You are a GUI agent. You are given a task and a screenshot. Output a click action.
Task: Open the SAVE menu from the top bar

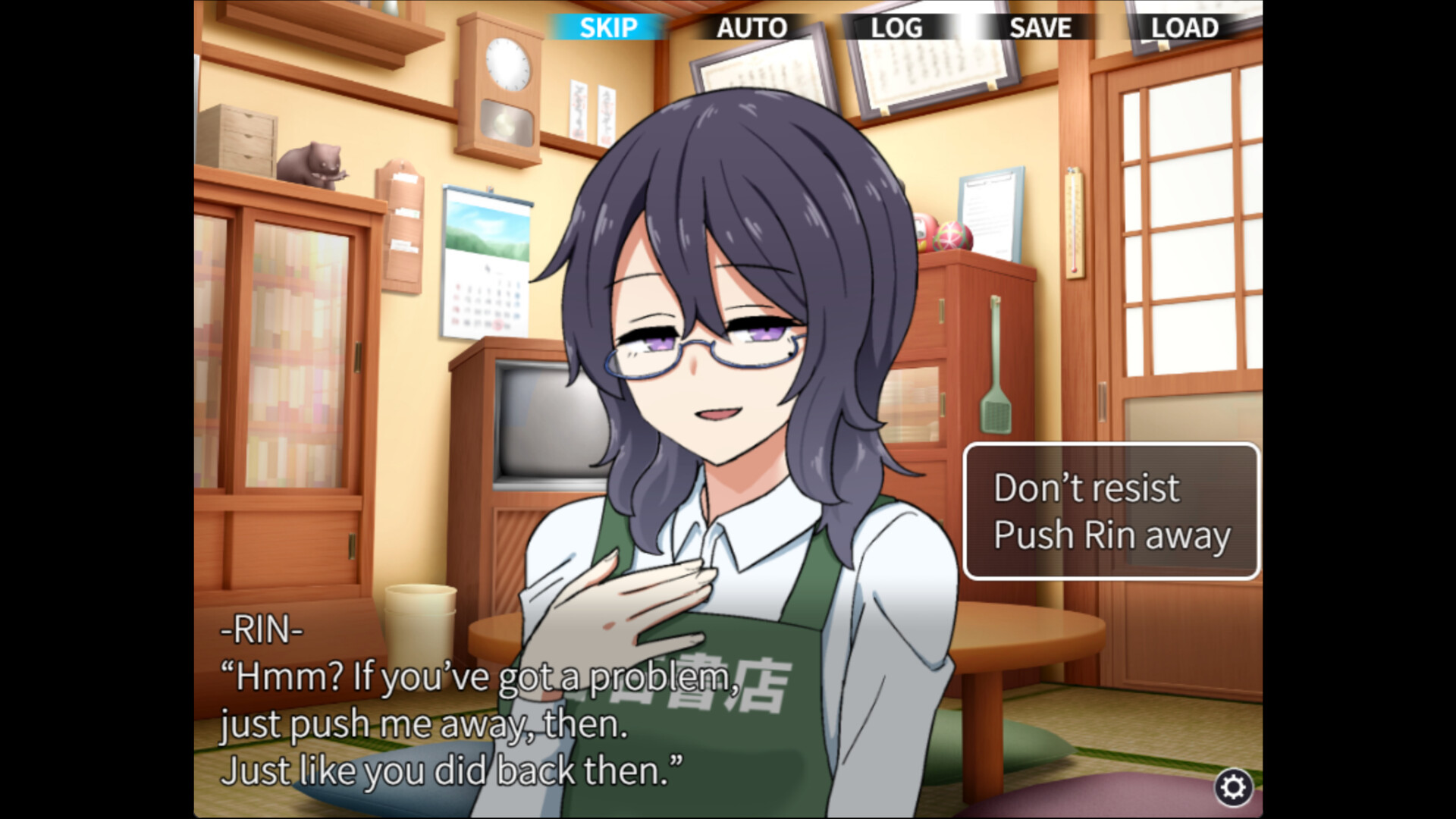click(1039, 28)
